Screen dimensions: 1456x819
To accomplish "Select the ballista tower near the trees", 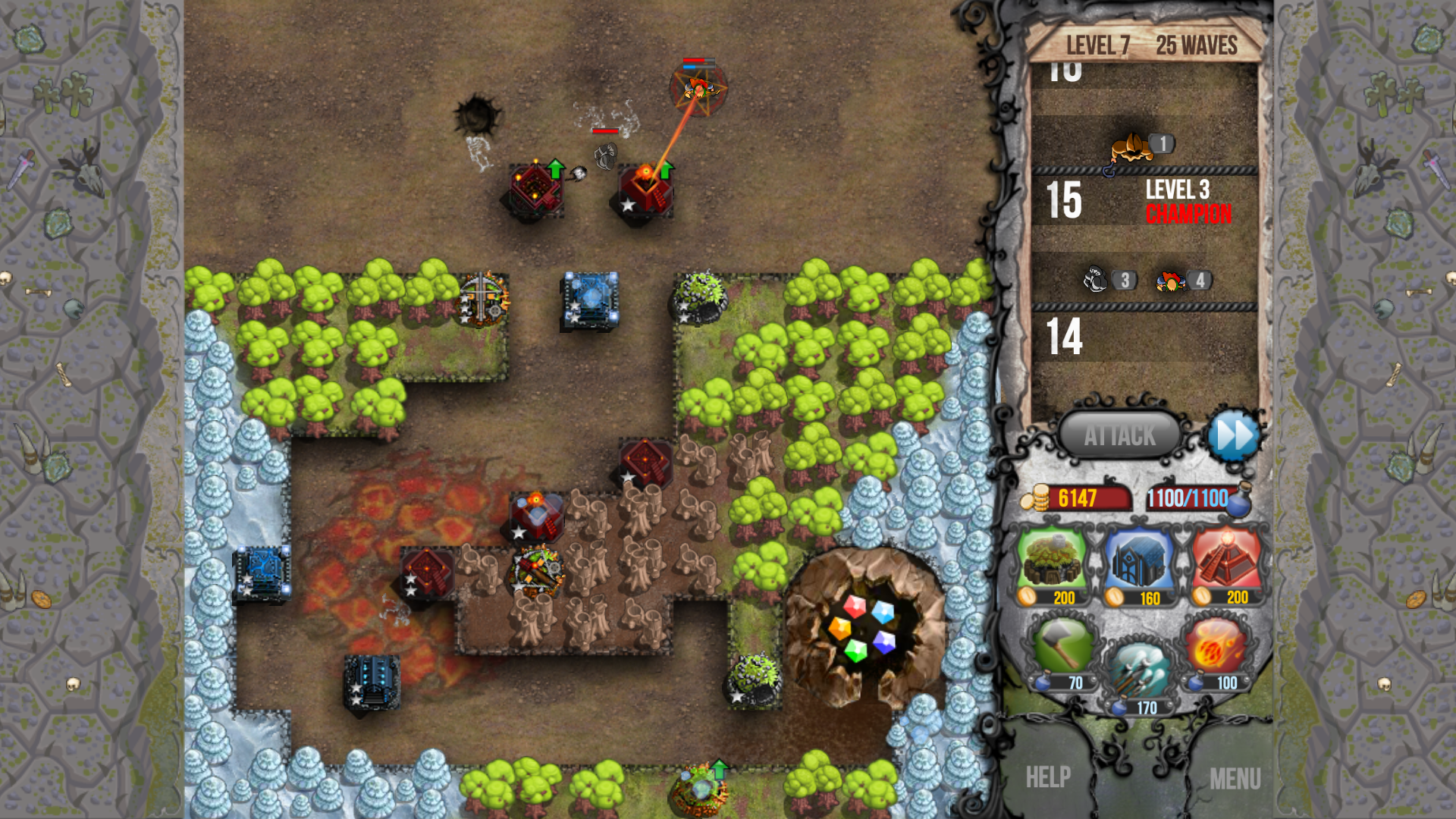I will (485, 300).
